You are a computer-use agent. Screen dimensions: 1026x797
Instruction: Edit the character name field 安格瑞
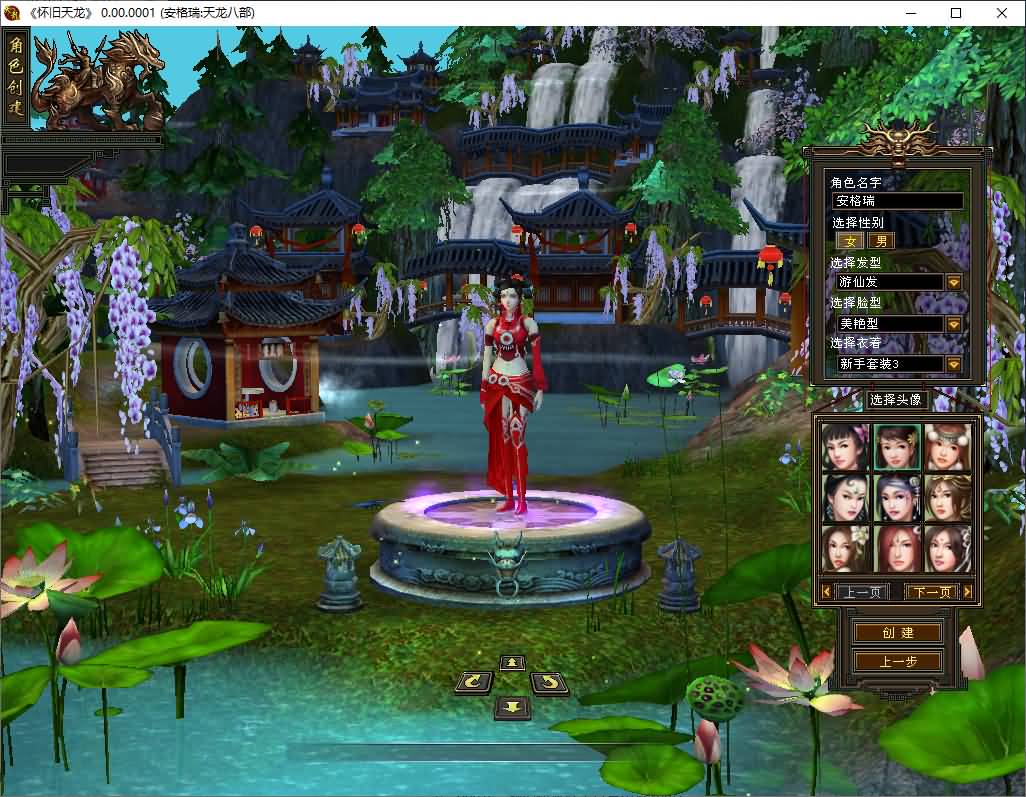point(898,201)
